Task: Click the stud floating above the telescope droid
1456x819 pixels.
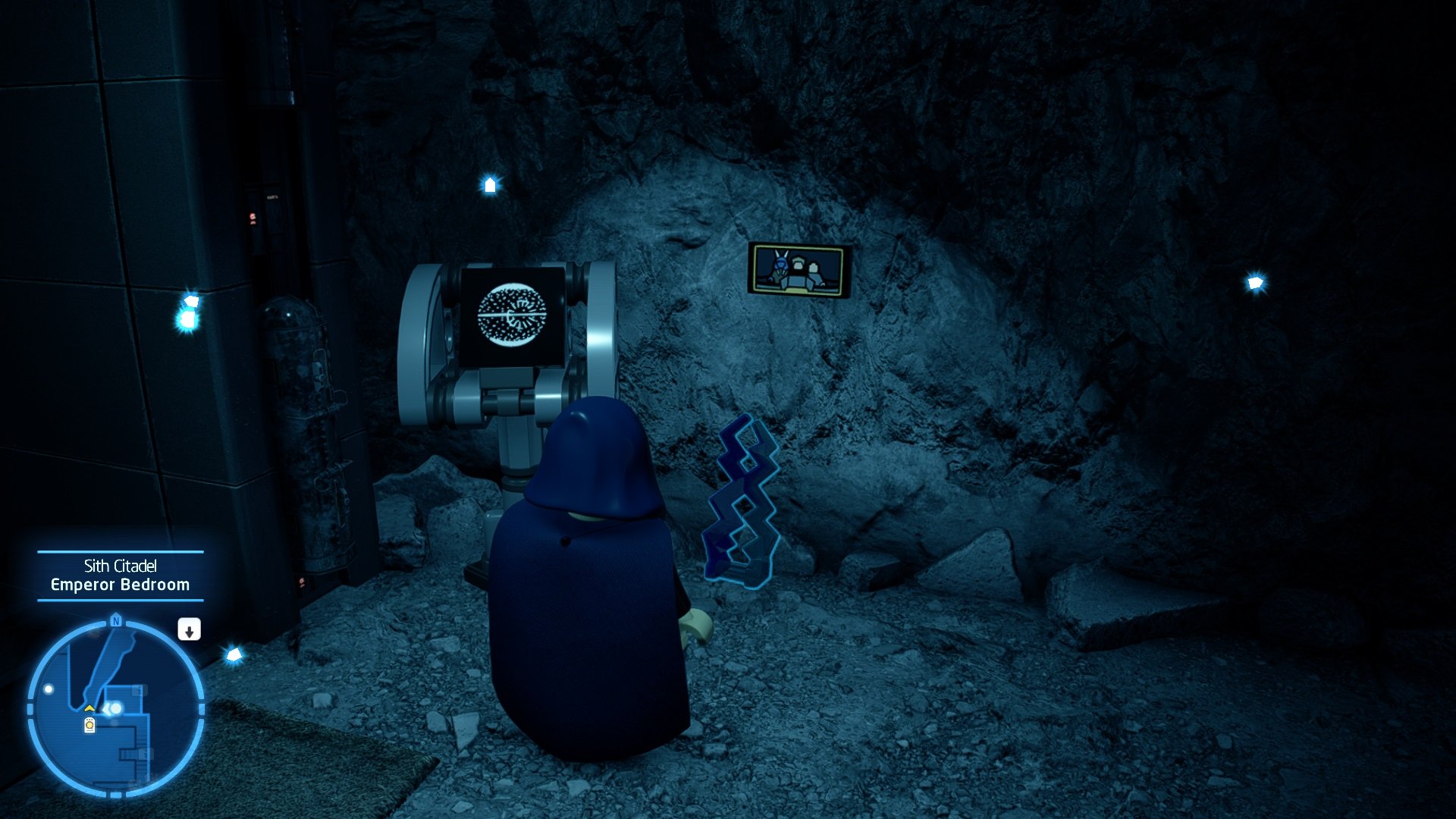Action: 490,185
